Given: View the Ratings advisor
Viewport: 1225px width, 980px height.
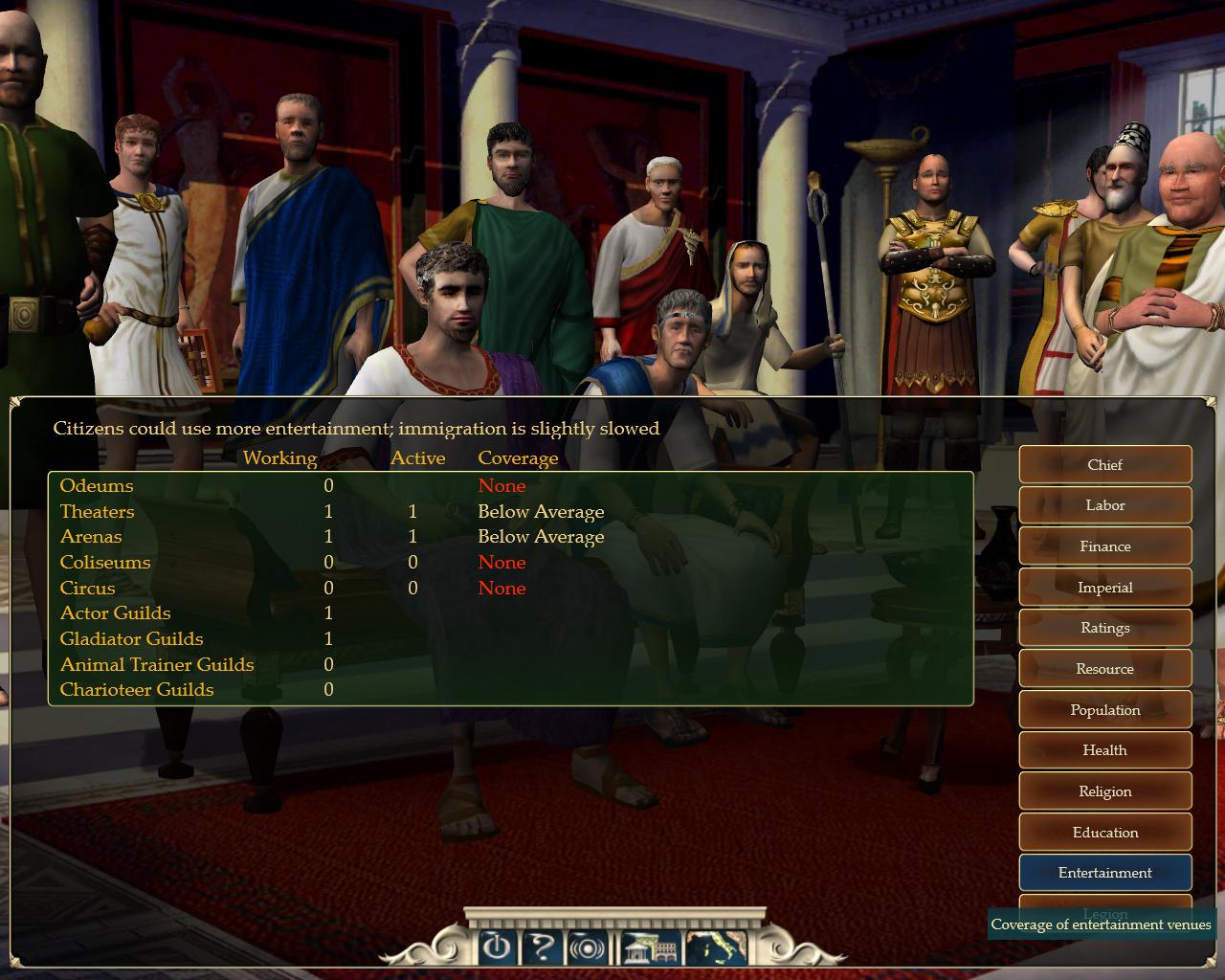Looking at the screenshot, I should point(1104,628).
